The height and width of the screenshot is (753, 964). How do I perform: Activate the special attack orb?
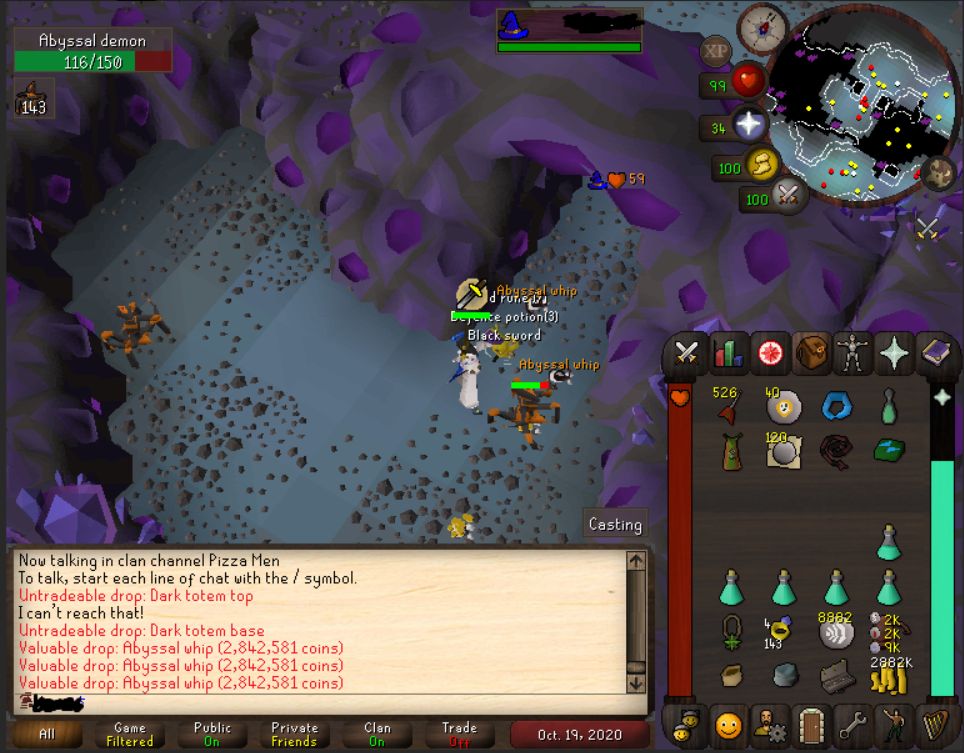(x=789, y=196)
